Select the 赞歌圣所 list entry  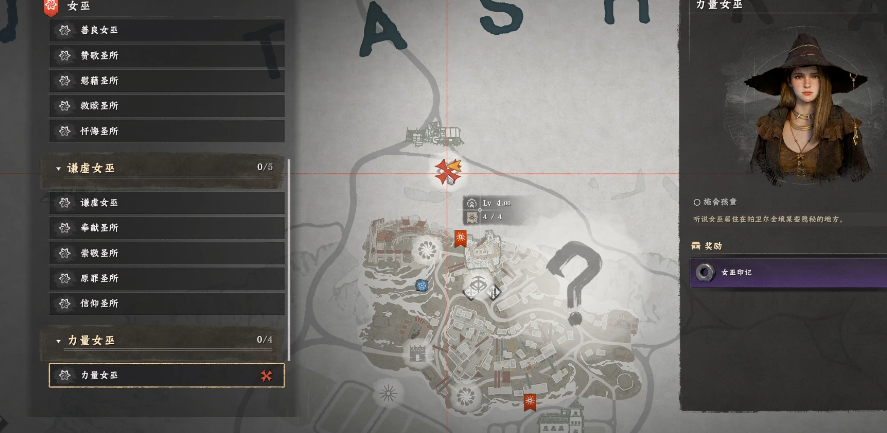[x=166, y=56]
